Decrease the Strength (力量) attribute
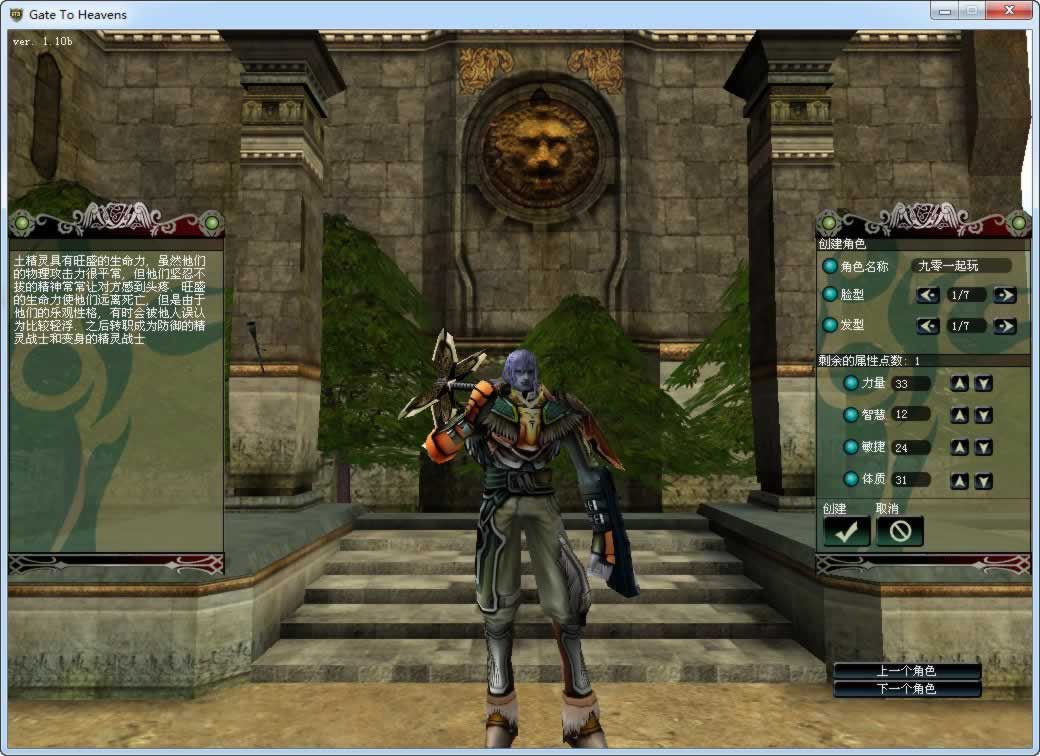Screen dimensions: 1040x756 click(983, 384)
